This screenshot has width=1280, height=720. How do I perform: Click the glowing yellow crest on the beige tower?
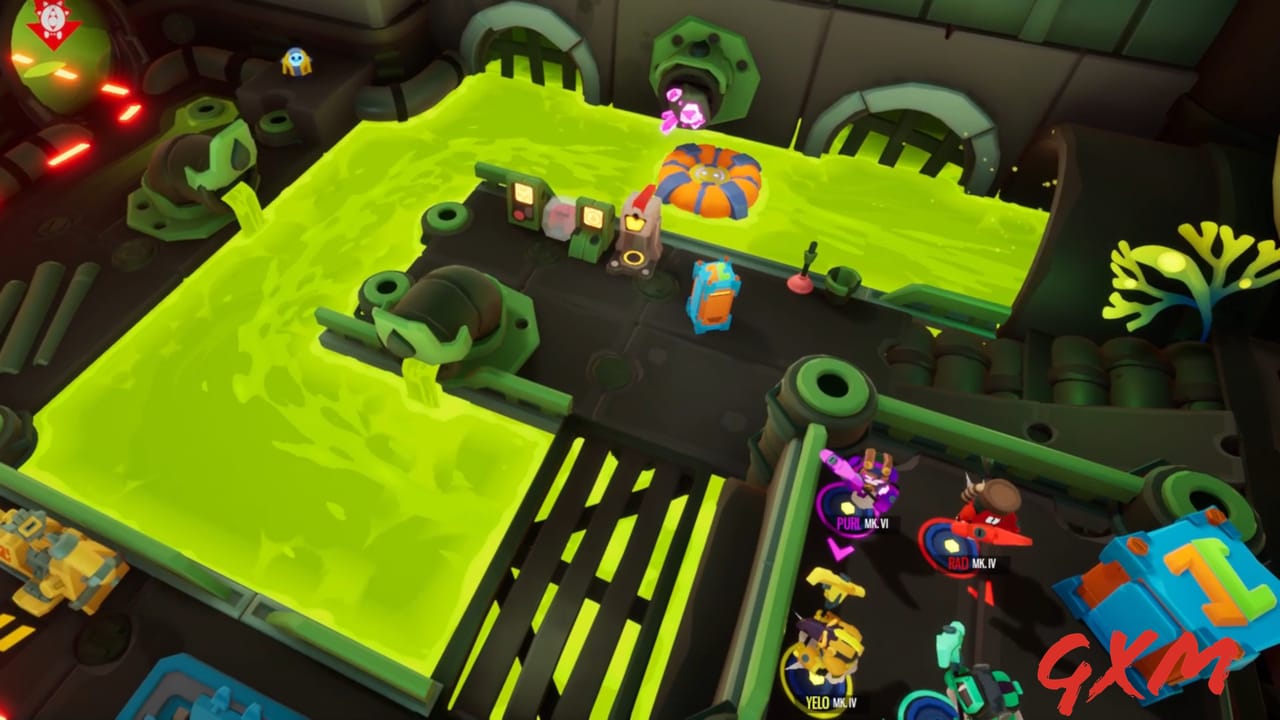636,221
